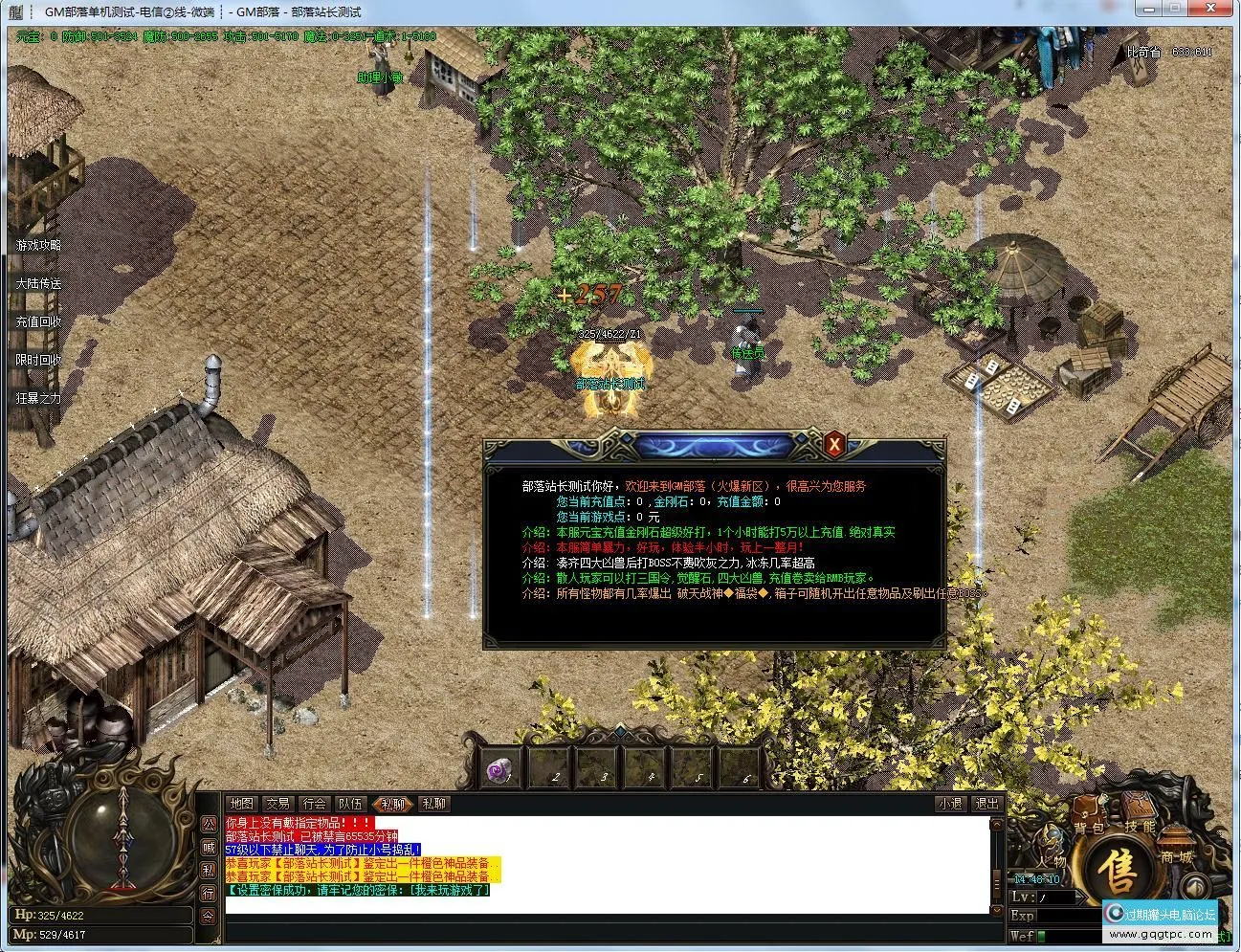The width and height of the screenshot is (1241, 952).
Task: Click the 小退 return-to-character-select button
Action: click(950, 804)
